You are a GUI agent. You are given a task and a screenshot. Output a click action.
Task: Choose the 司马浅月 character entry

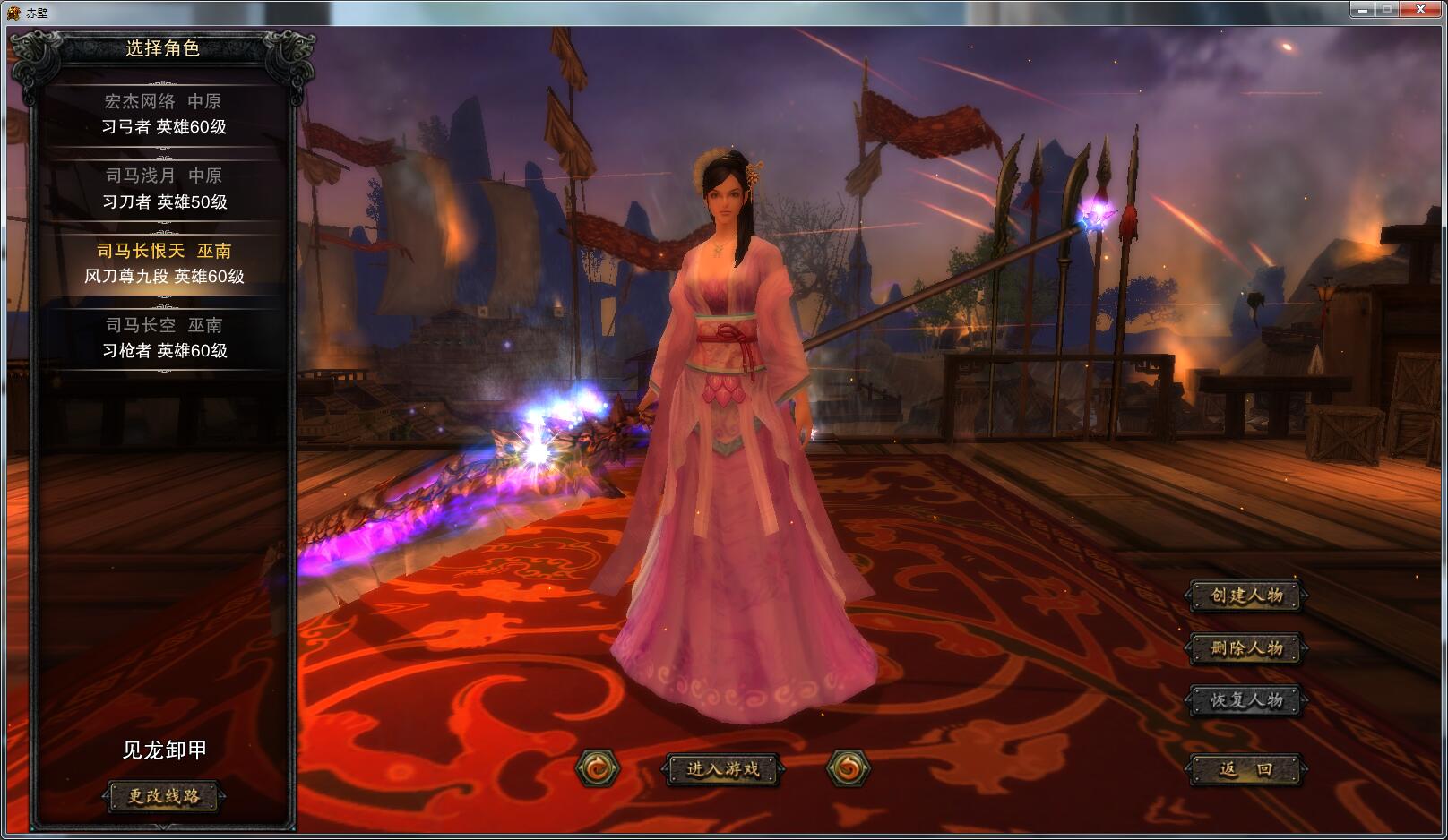(x=163, y=188)
